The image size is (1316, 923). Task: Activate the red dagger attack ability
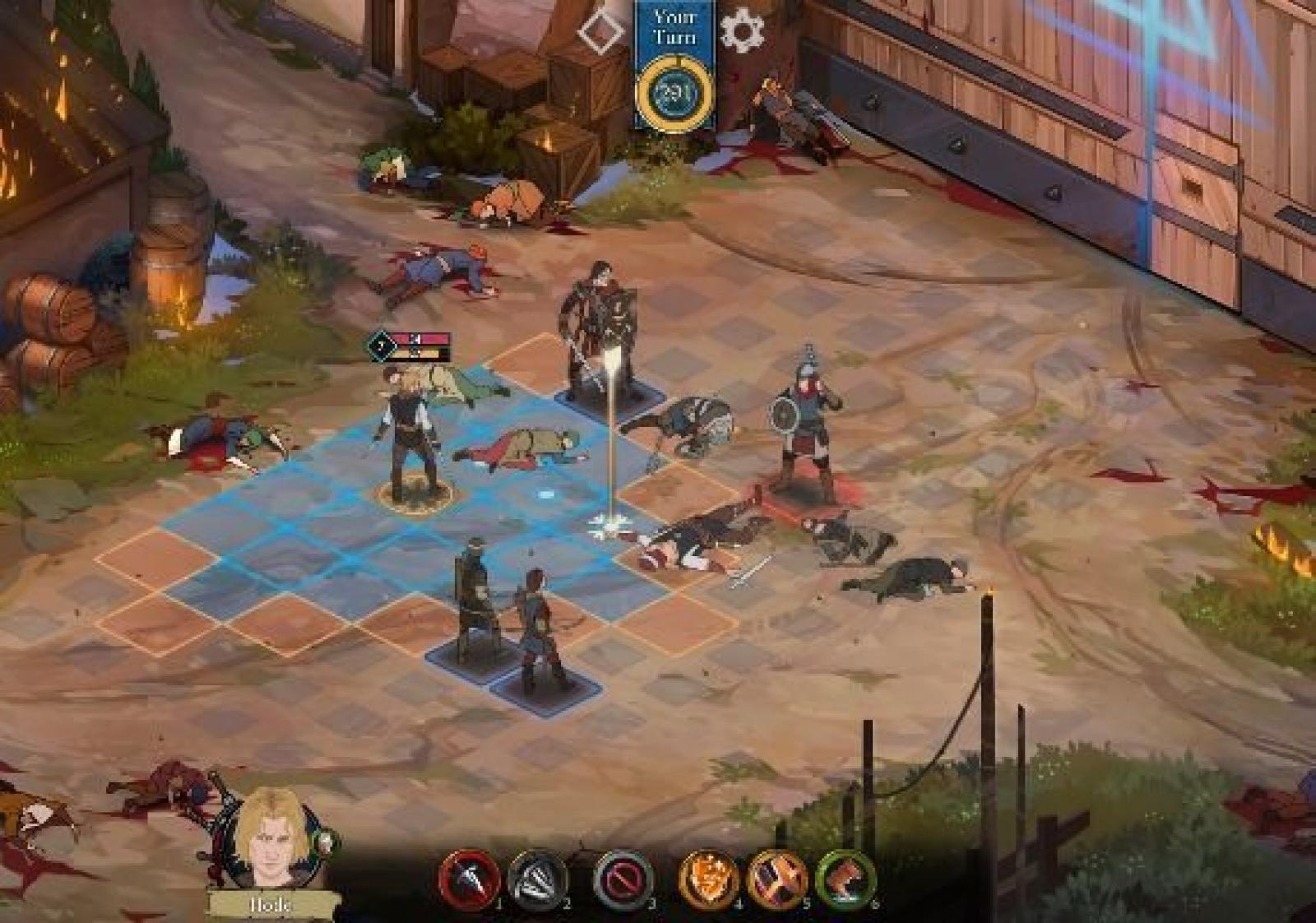pos(470,879)
